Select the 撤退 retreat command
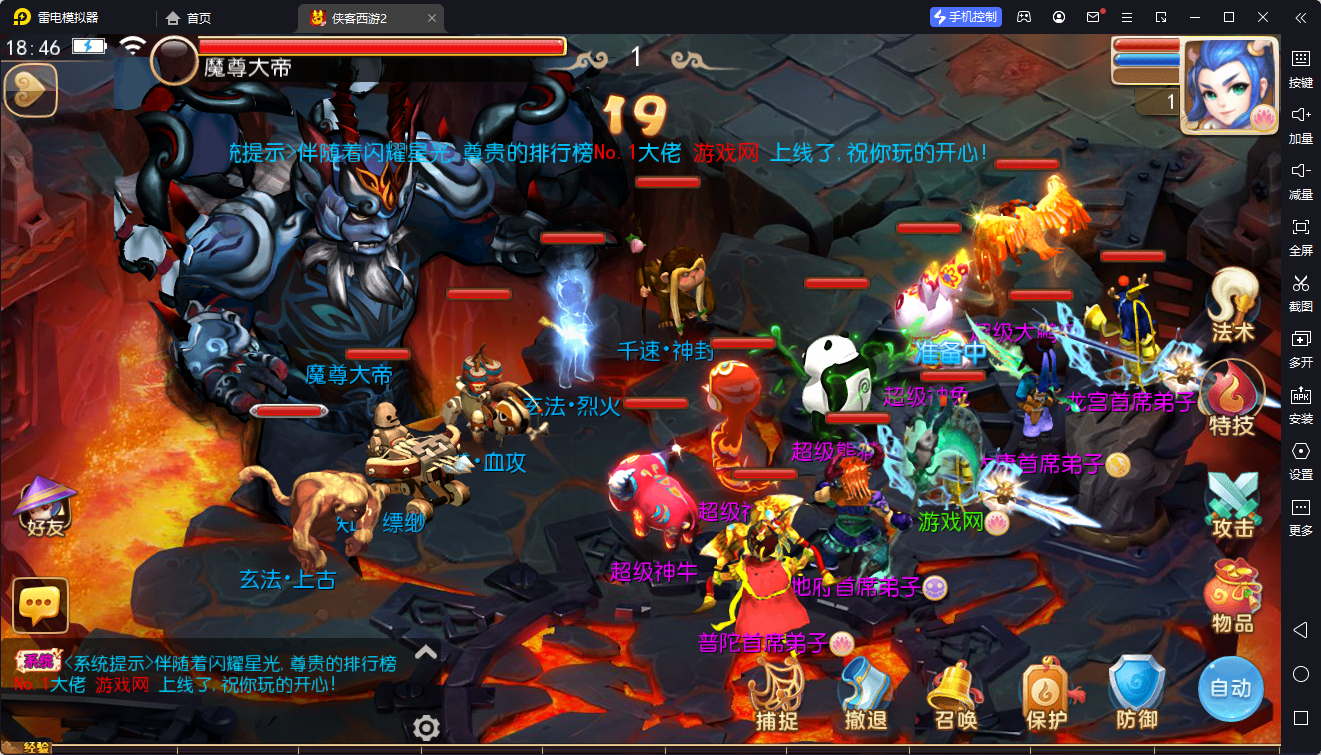Screen dimensions: 1321x755 (865, 692)
